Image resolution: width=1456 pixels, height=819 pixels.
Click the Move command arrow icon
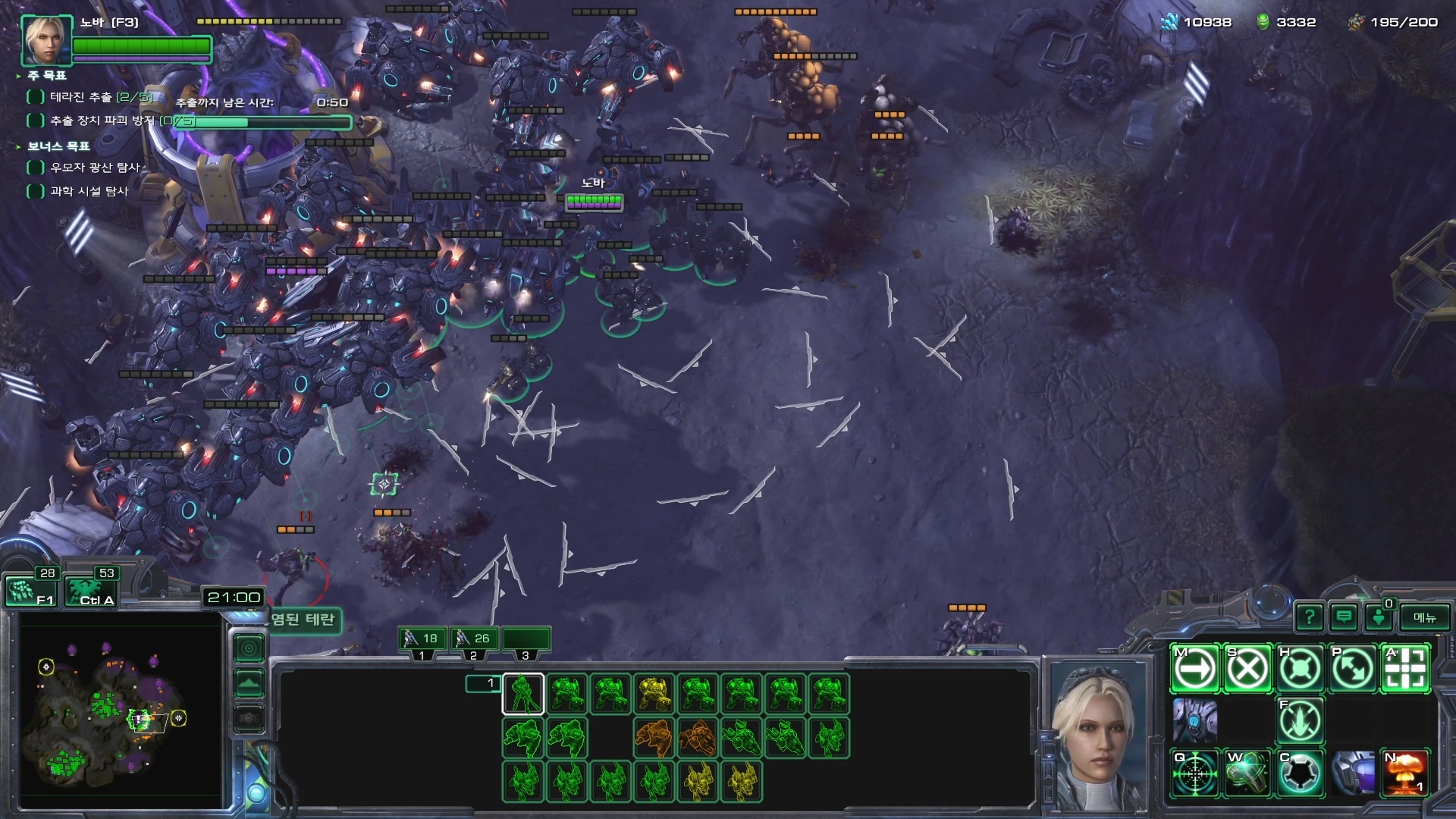(1196, 669)
